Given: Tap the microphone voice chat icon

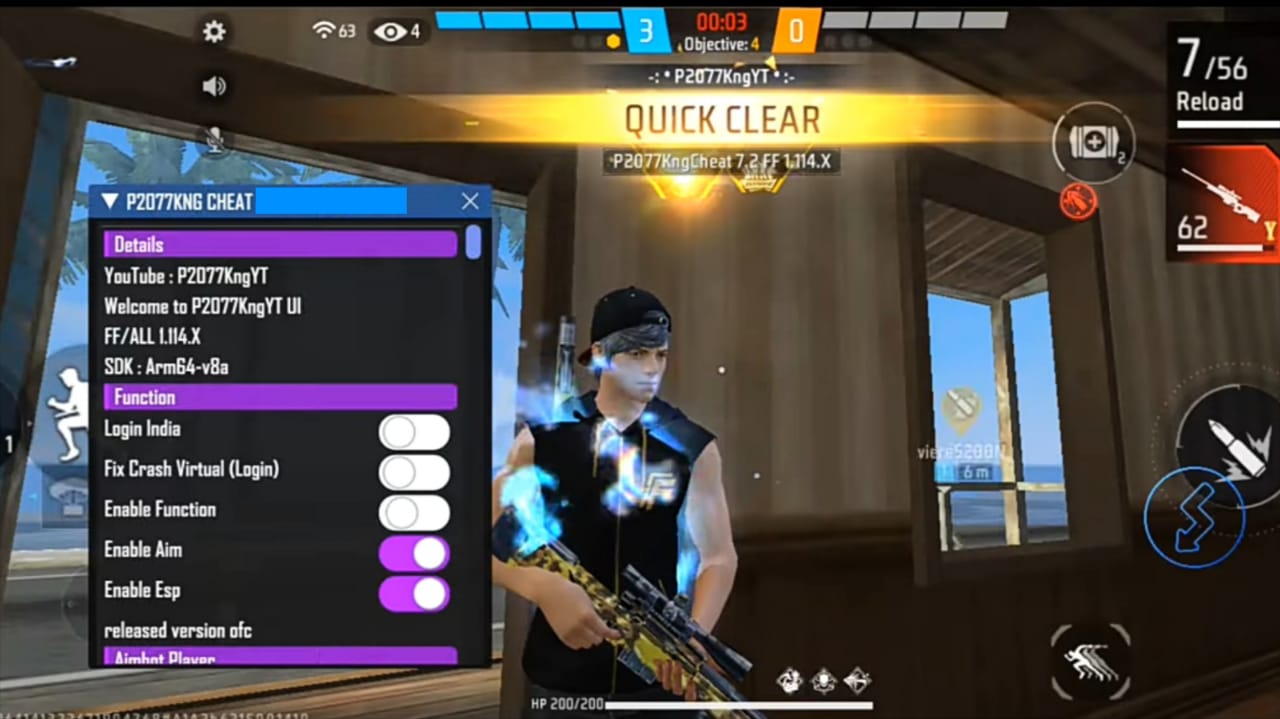Looking at the screenshot, I should coord(214,142).
